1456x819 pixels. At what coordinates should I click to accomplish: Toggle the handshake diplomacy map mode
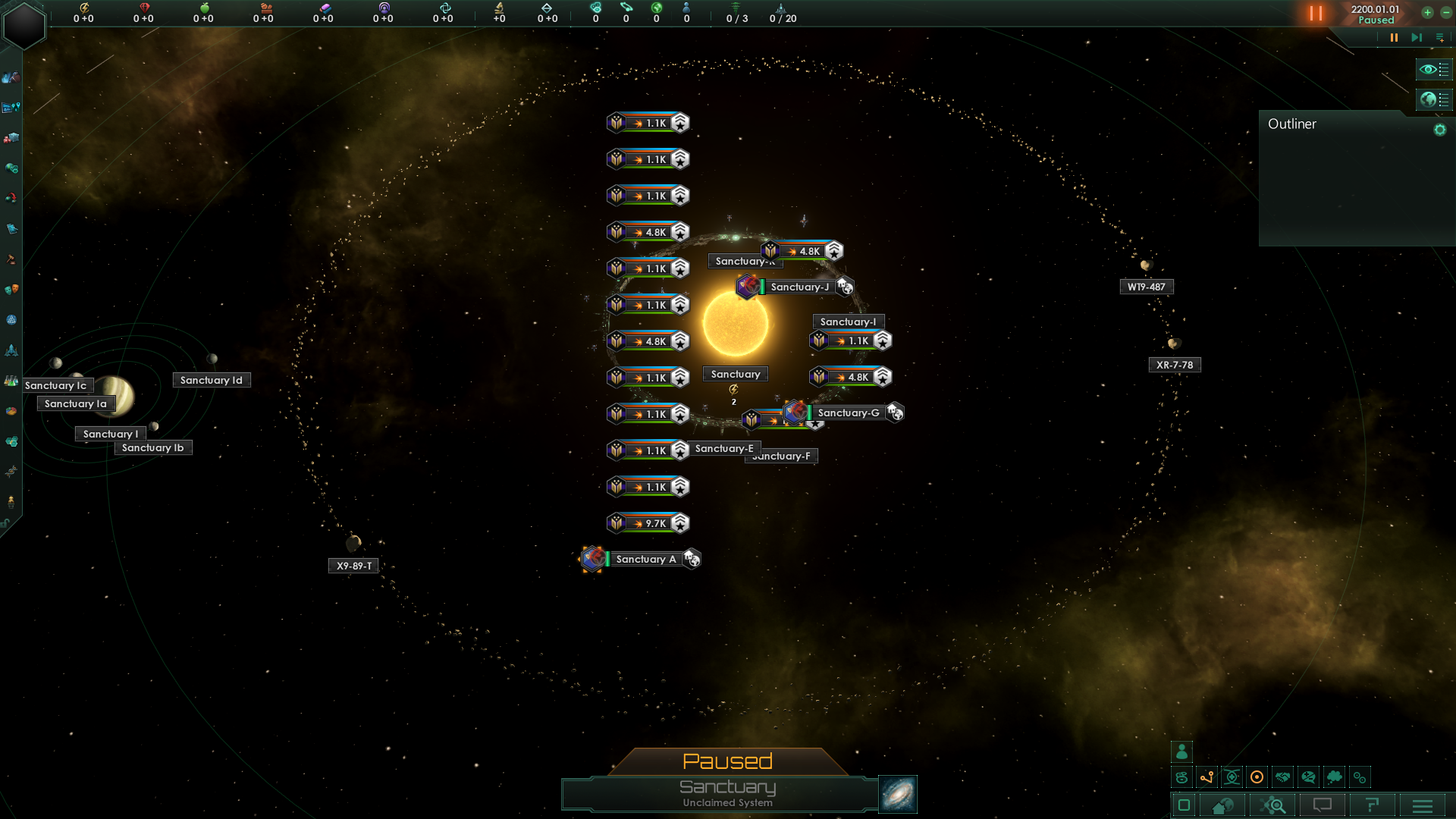1283,777
